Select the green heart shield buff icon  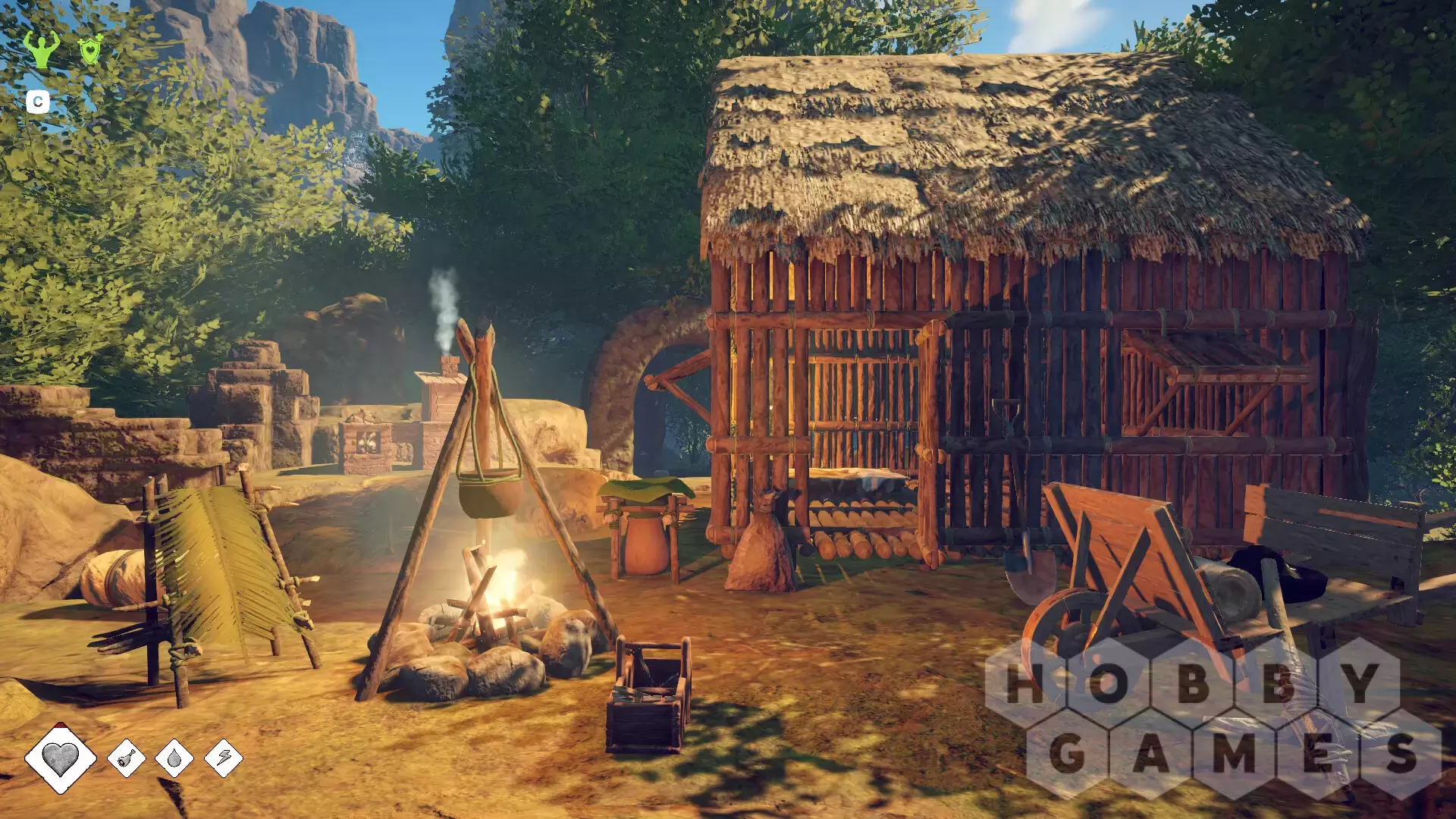90,50
